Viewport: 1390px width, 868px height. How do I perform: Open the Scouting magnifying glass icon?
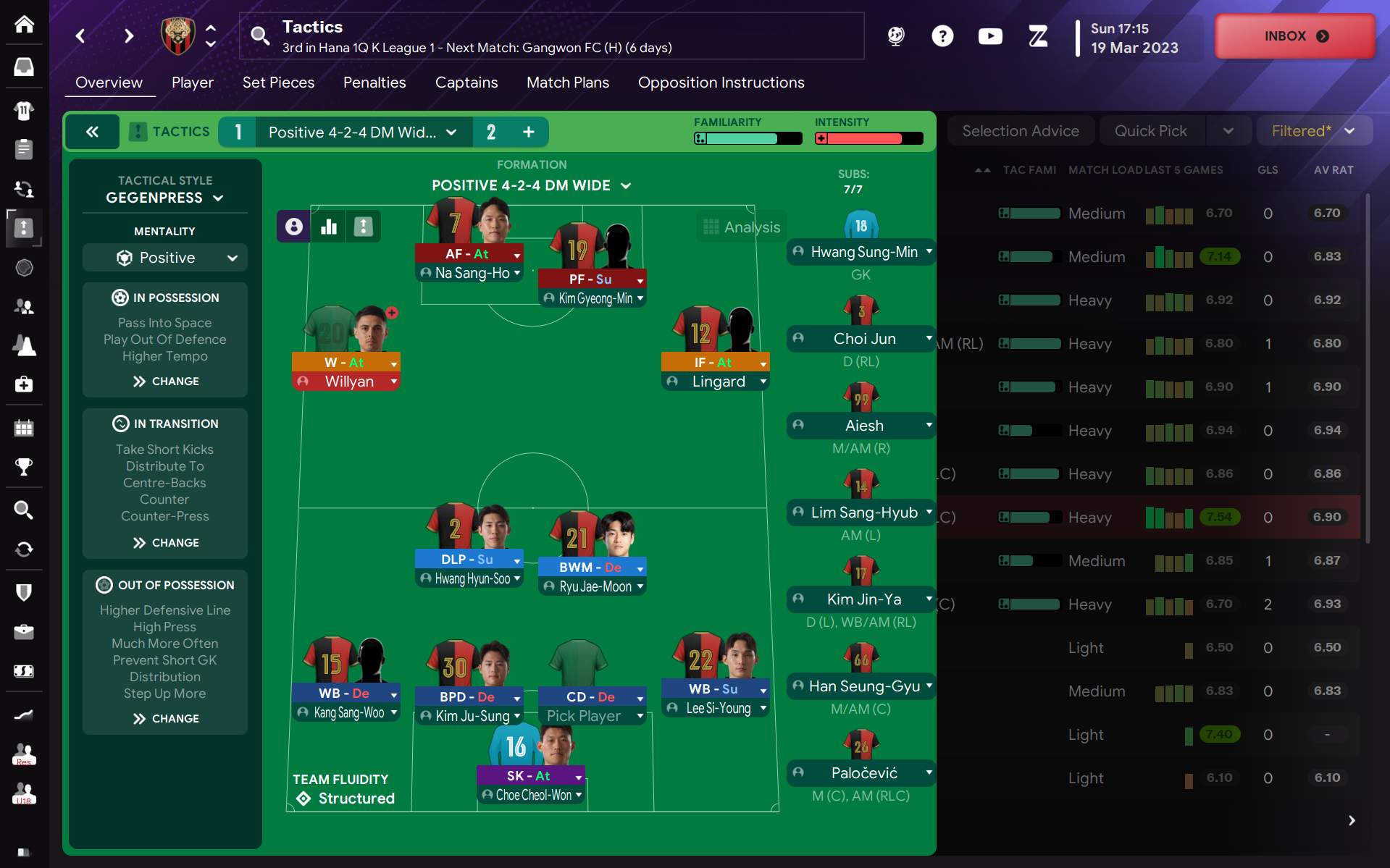(x=24, y=510)
